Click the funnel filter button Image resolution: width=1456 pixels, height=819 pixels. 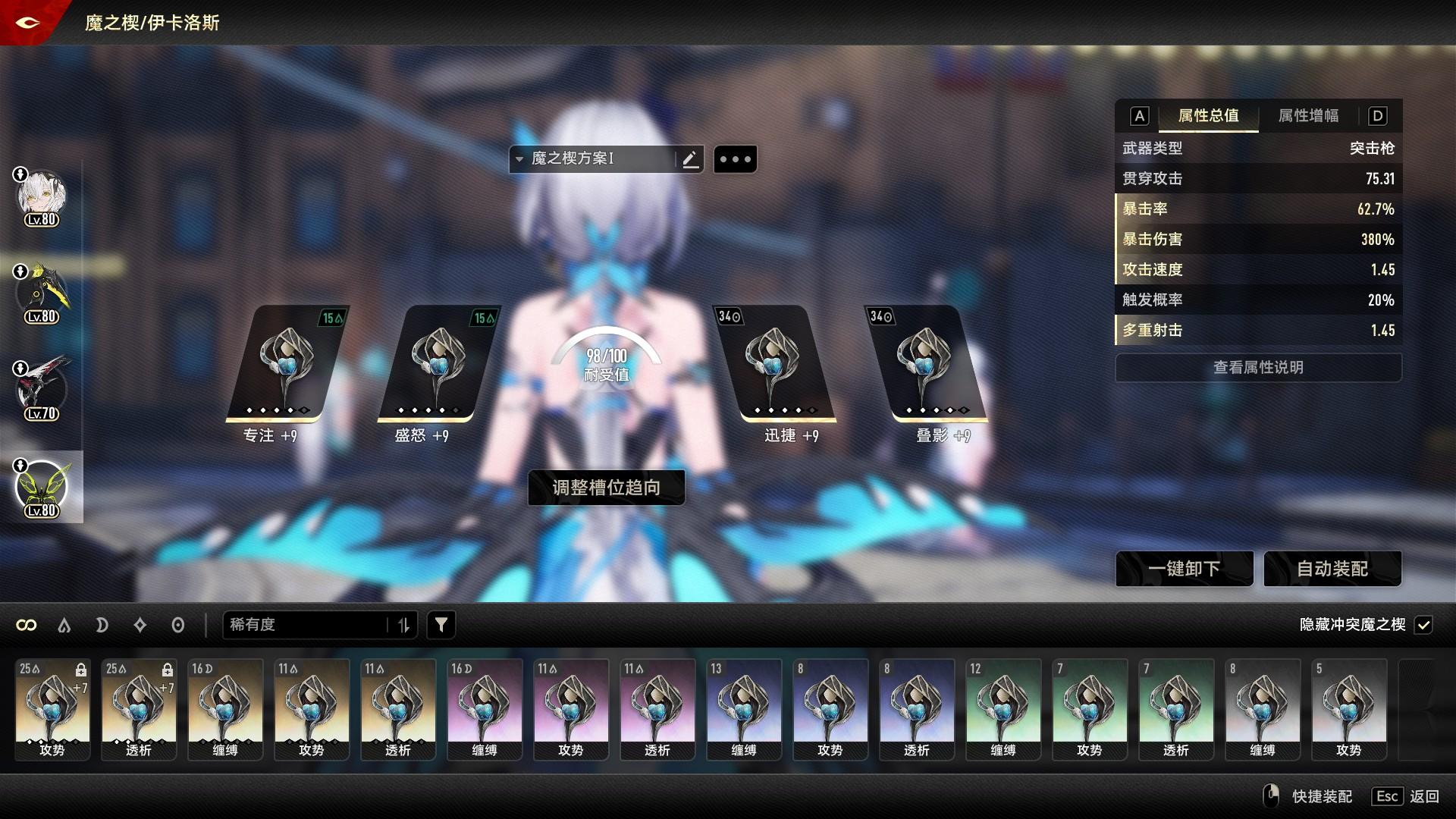coord(441,625)
